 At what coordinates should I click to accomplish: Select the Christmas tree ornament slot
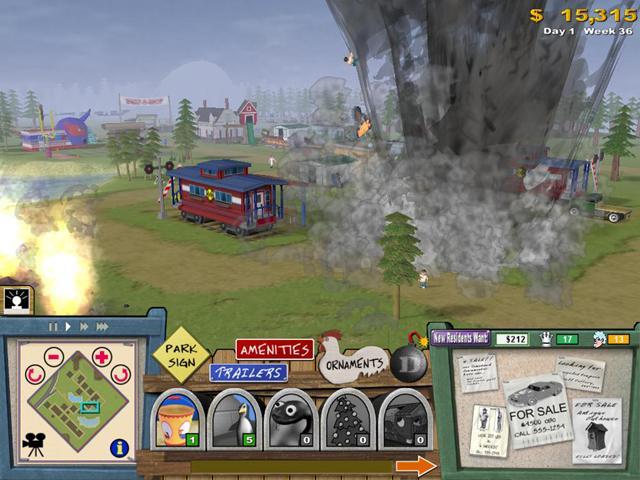point(348,420)
